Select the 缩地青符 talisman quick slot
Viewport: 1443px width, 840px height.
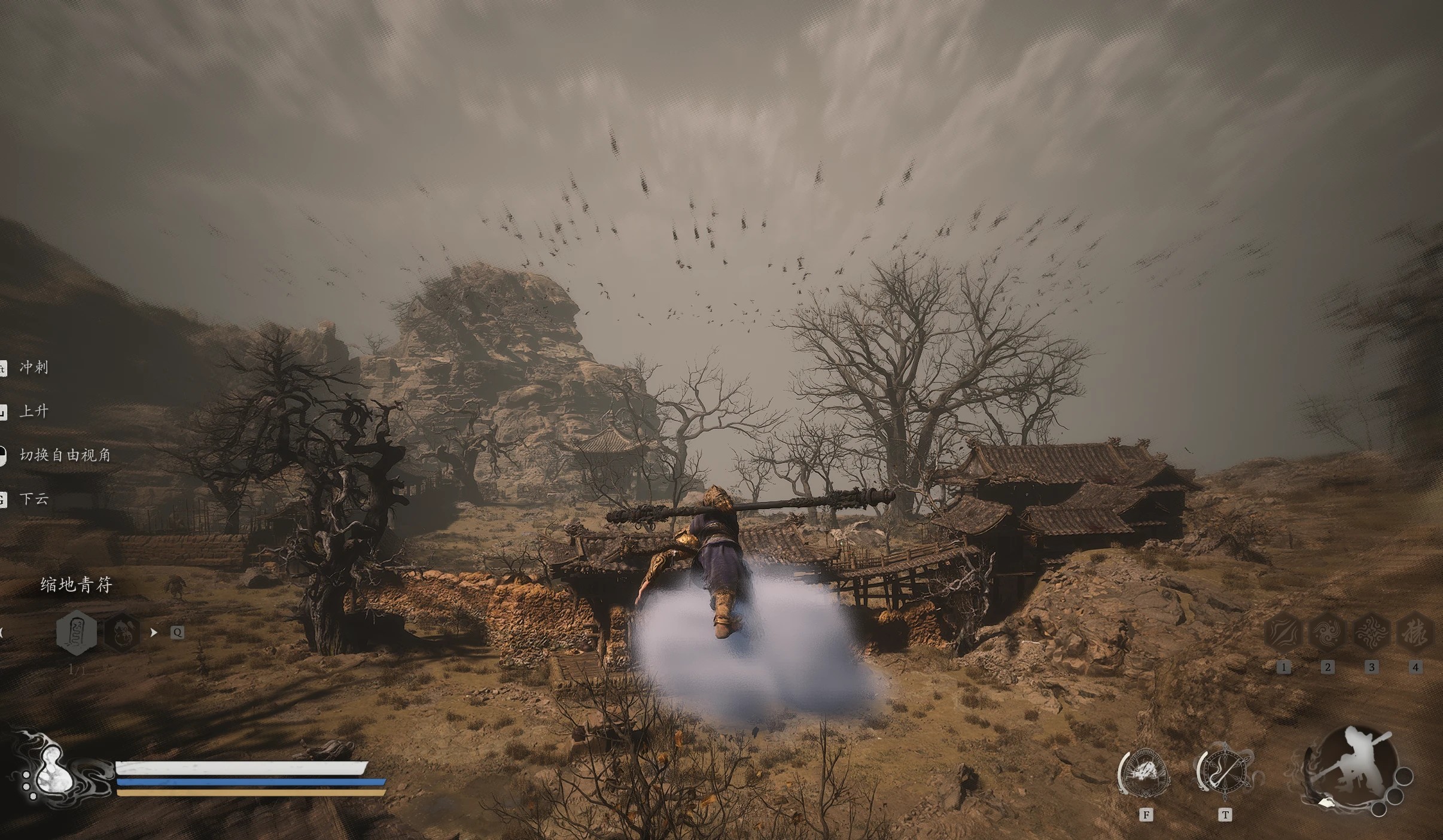tap(76, 632)
